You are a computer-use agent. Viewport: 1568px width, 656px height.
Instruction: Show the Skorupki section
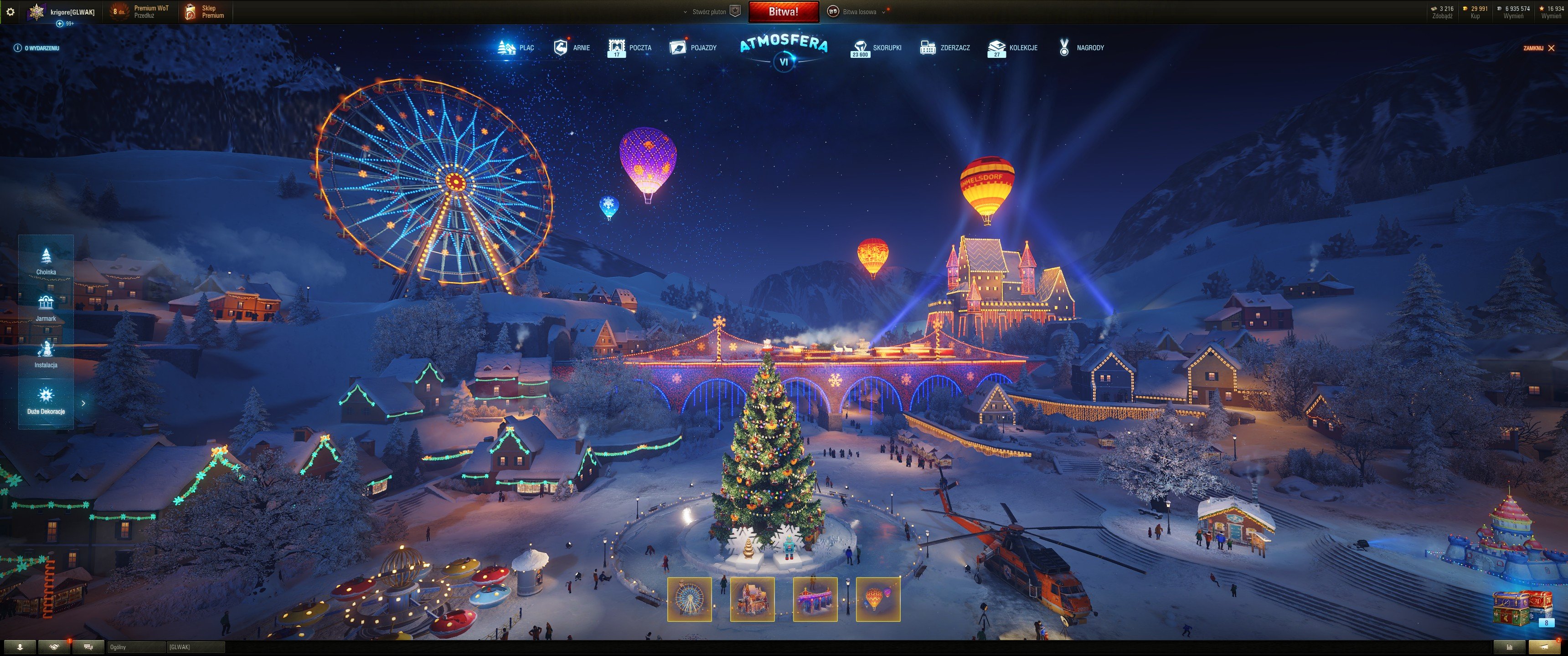tap(877, 47)
